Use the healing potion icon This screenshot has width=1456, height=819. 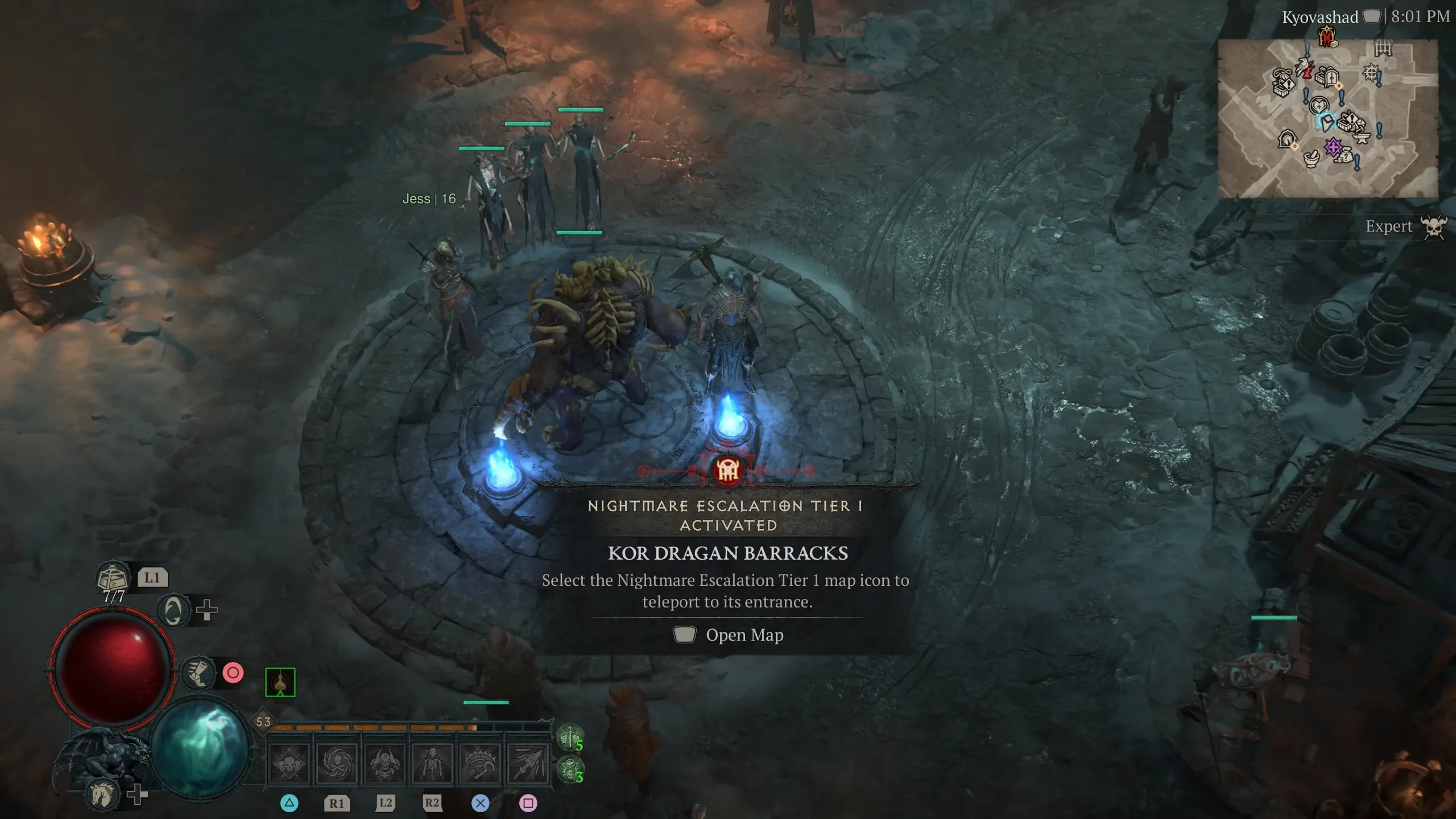click(113, 578)
